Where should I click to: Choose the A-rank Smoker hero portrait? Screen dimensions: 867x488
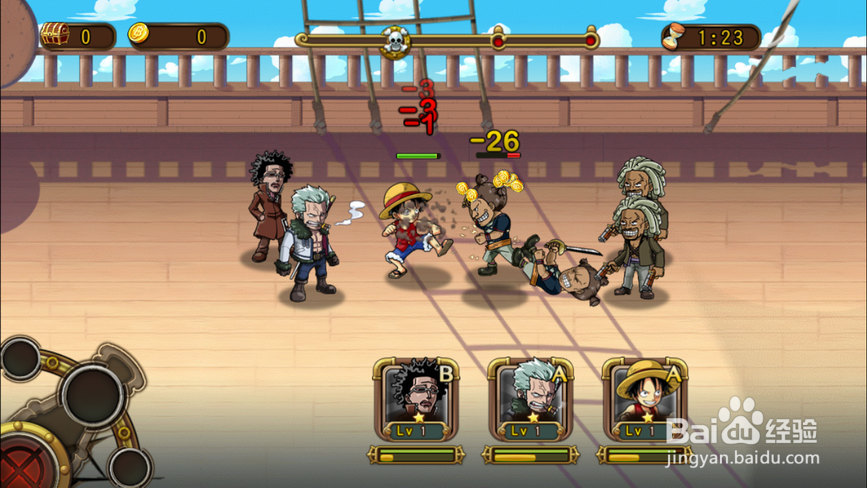point(530,399)
